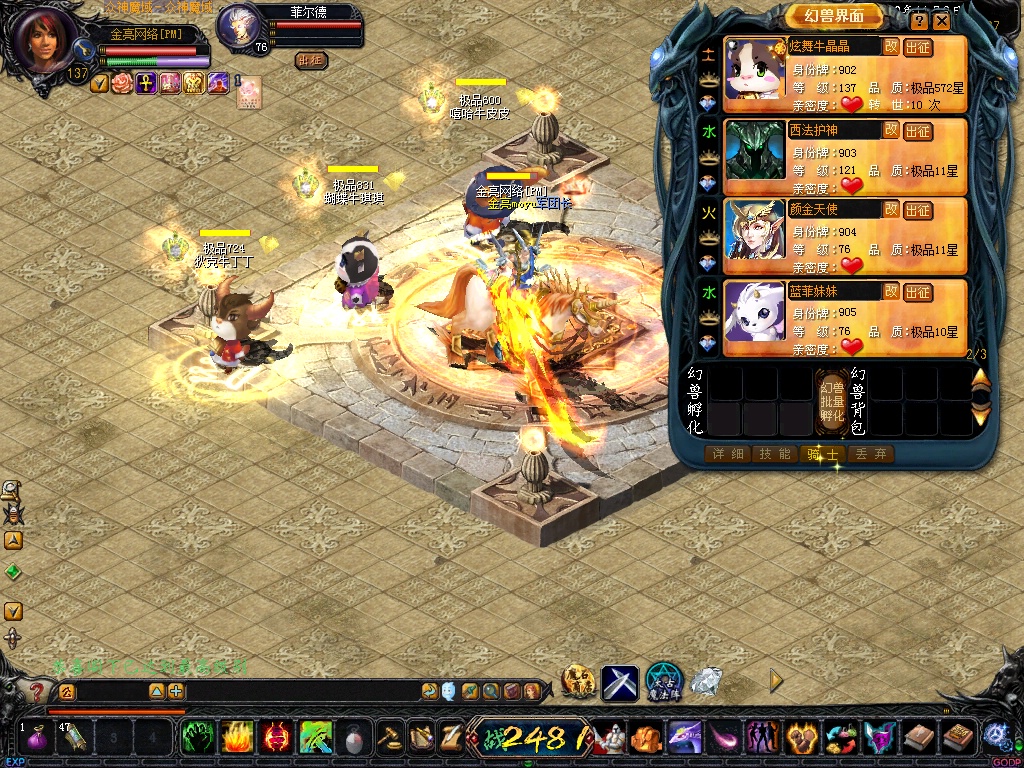Click 改 rename button for 西法护神
The image size is (1024, 768).
coord(890,129)
